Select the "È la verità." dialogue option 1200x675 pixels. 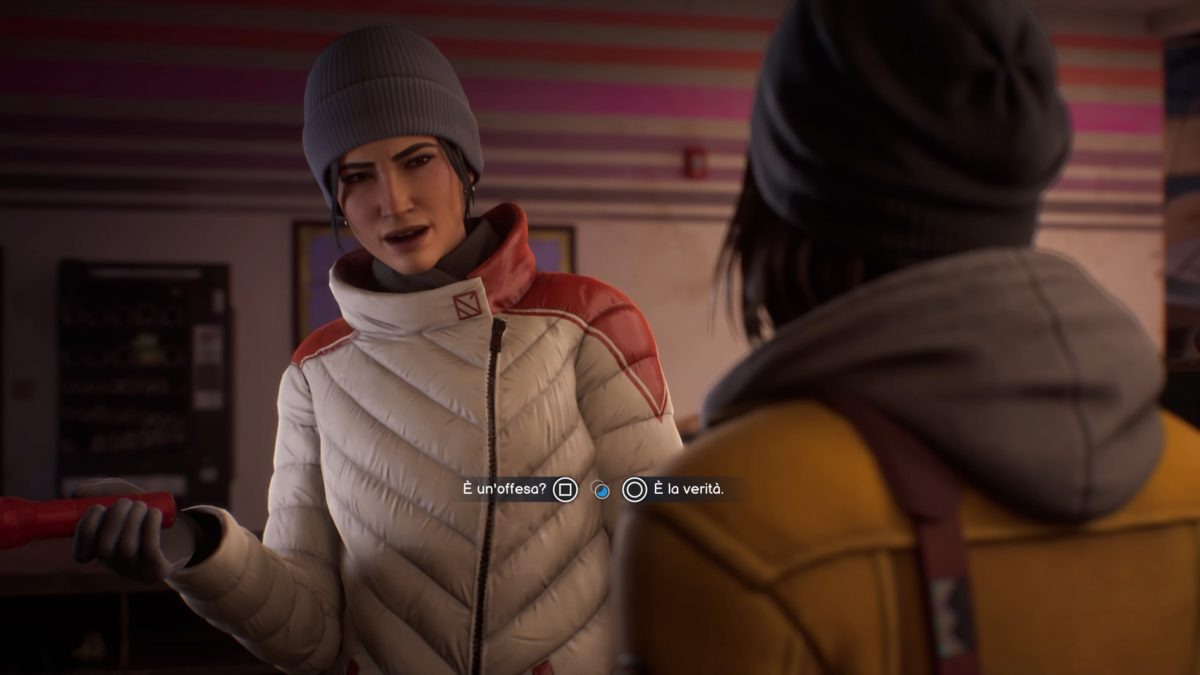tap(674, 489)
